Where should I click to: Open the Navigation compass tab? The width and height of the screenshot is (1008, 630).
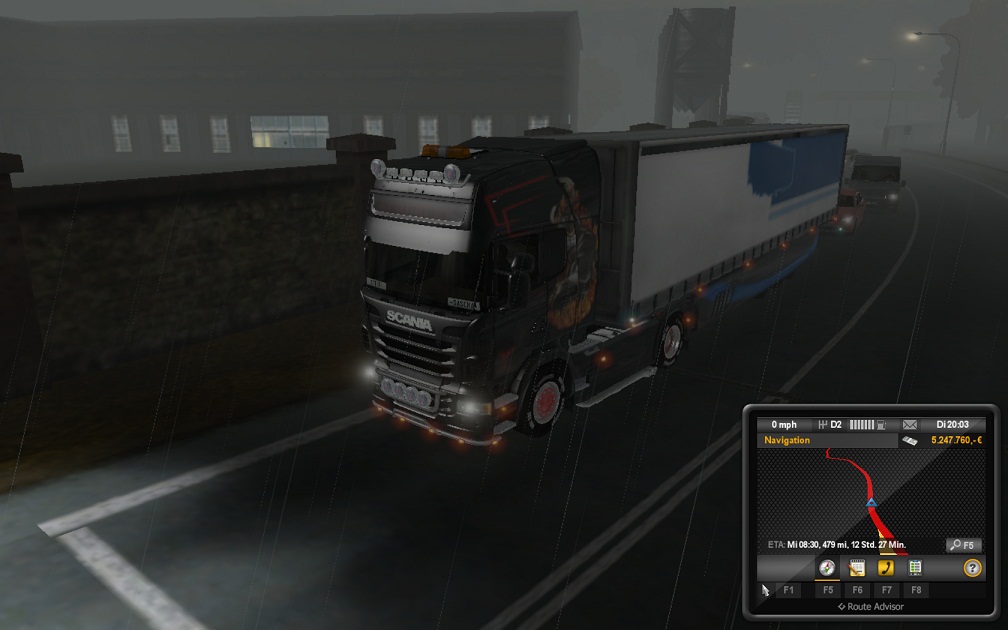tap(827, 568)
